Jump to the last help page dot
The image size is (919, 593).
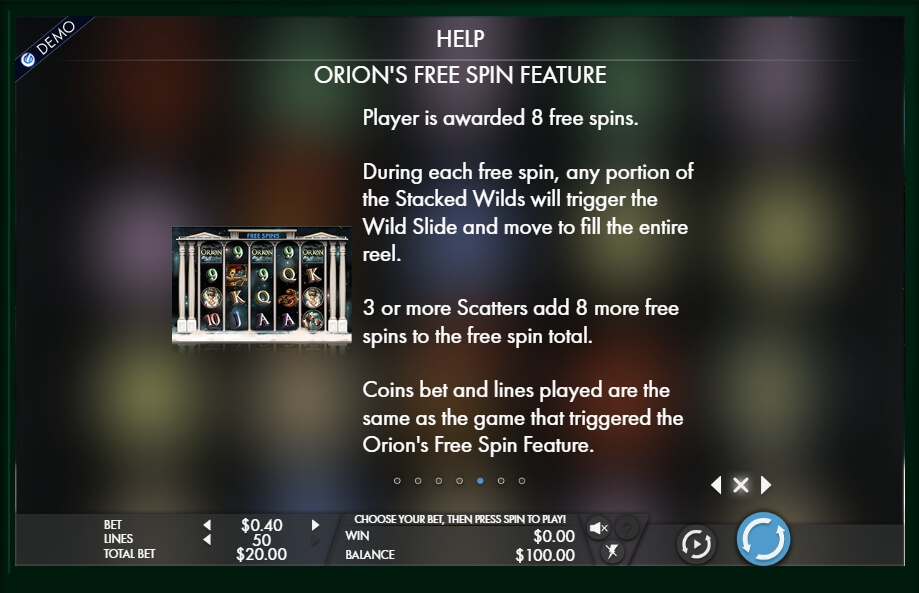[x=522, y=481]
